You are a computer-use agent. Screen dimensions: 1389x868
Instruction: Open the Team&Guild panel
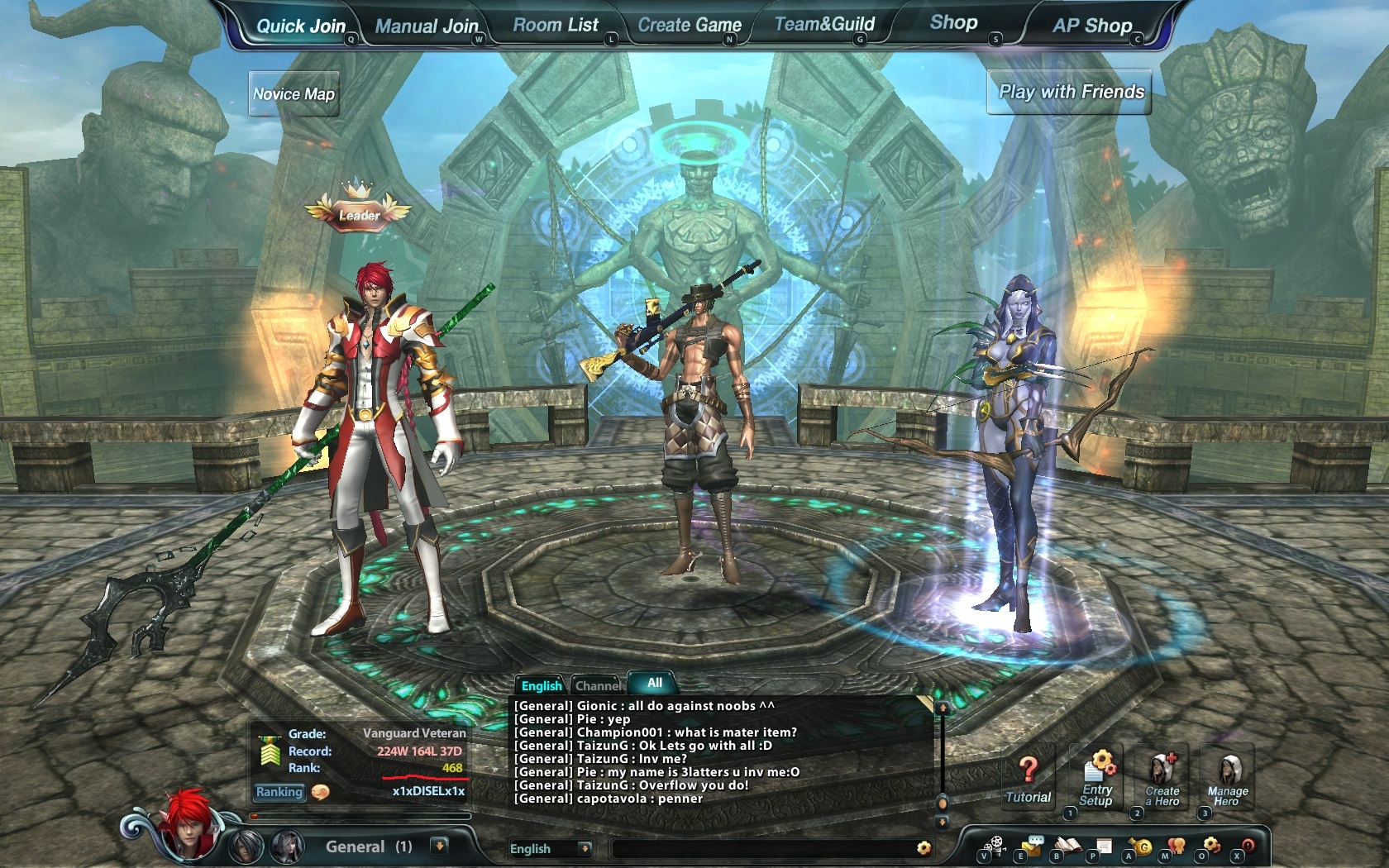(x=824, y=24)
